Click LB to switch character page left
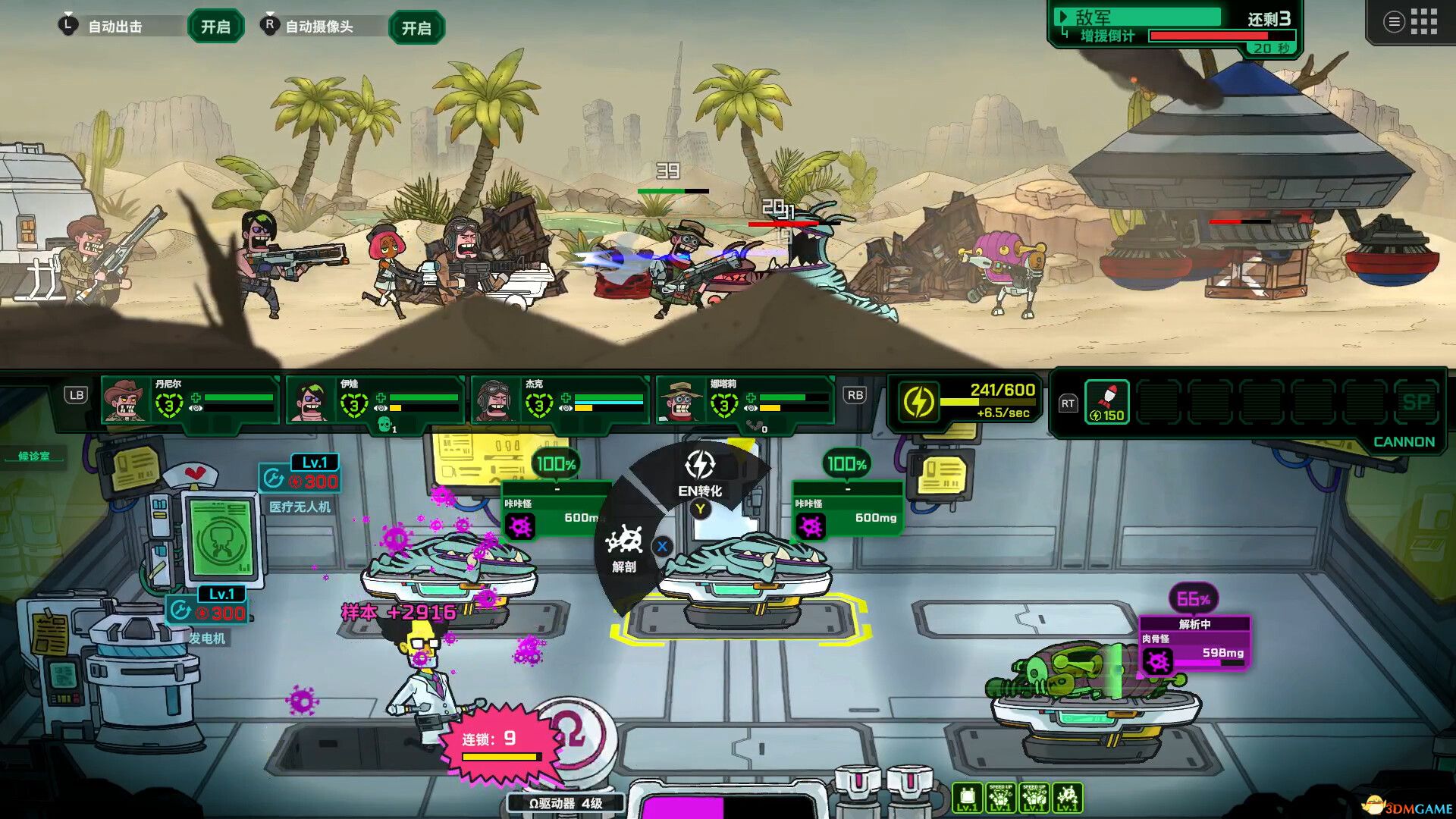Image resolution: width=1456 pixels, height=819 pixels. tap(76, 394)
